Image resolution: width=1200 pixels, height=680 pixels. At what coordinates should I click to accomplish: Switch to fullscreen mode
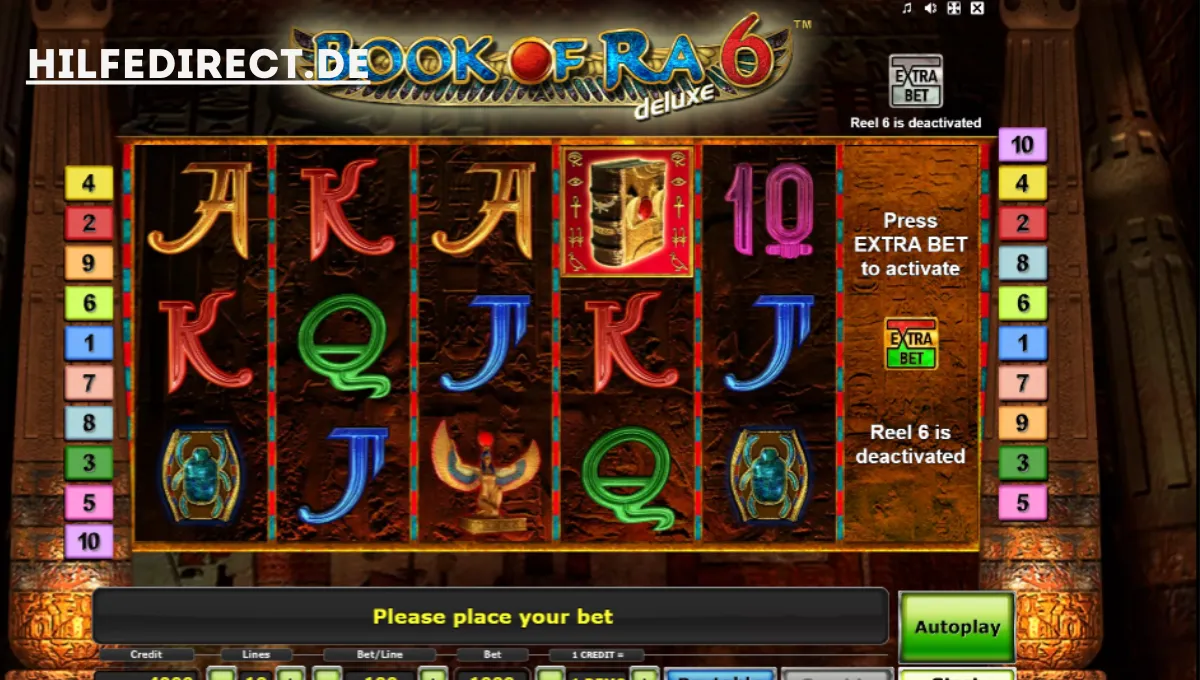point(954,9)
